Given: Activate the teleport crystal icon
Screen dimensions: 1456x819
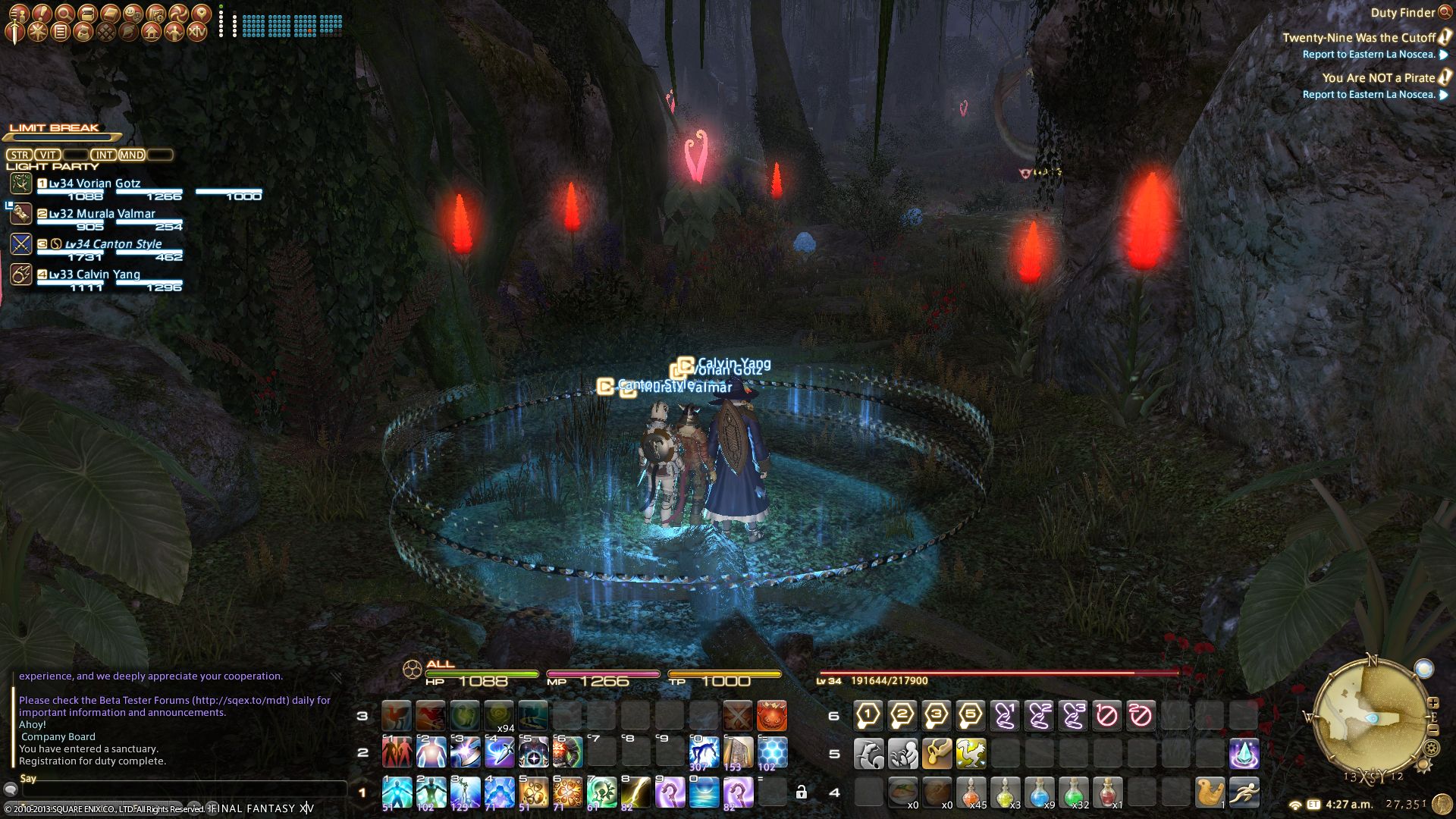Looking at the screenshot, I should (x=1244, y=754).
